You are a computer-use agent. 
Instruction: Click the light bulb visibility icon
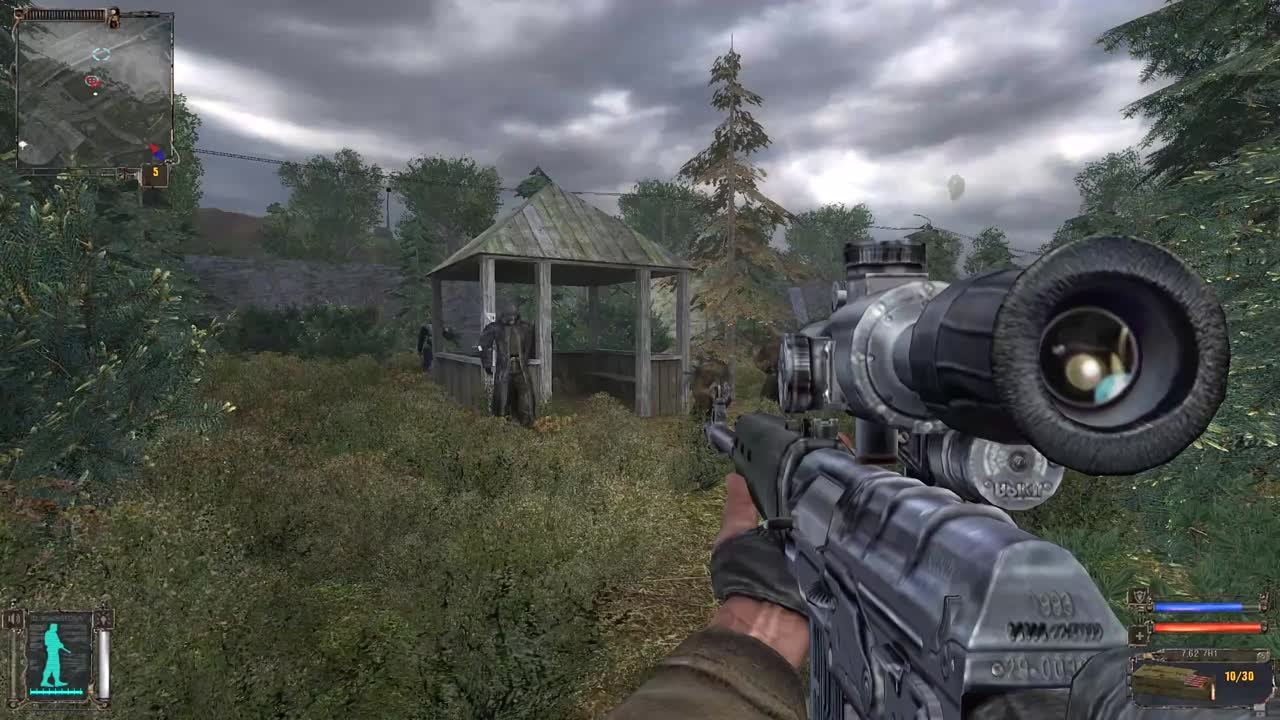tap(103, 619)
